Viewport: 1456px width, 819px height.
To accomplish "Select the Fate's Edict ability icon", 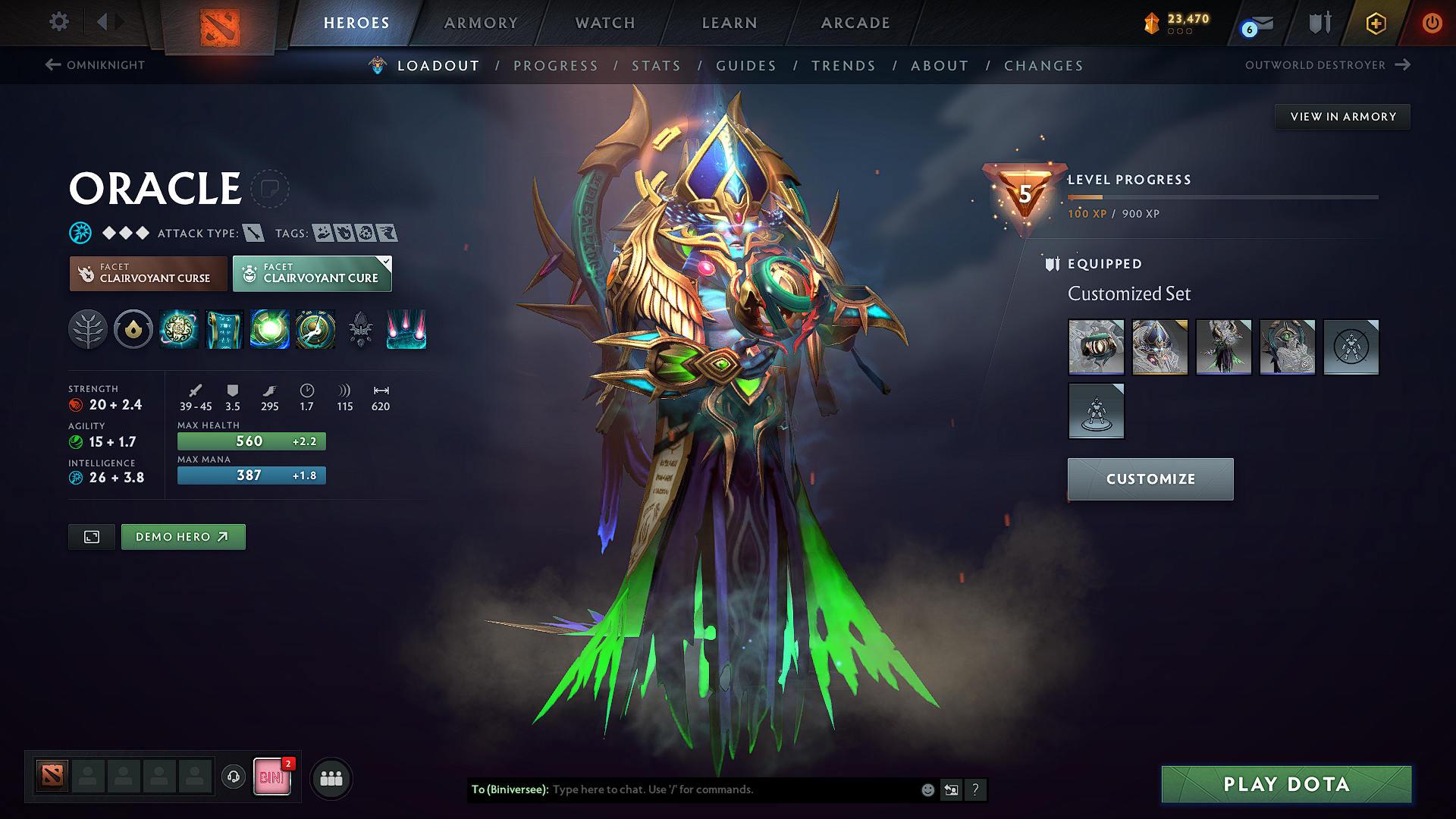I will tap(224, 330).
